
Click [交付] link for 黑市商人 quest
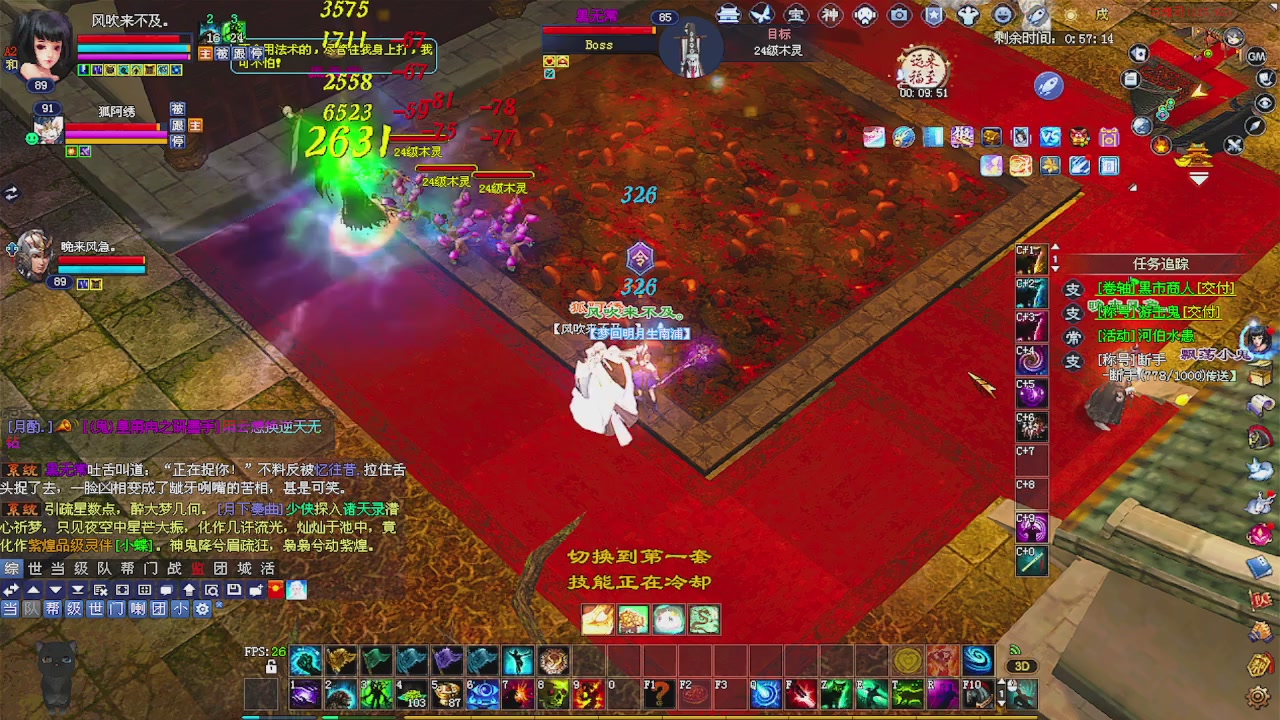(x=1217, y=289)
